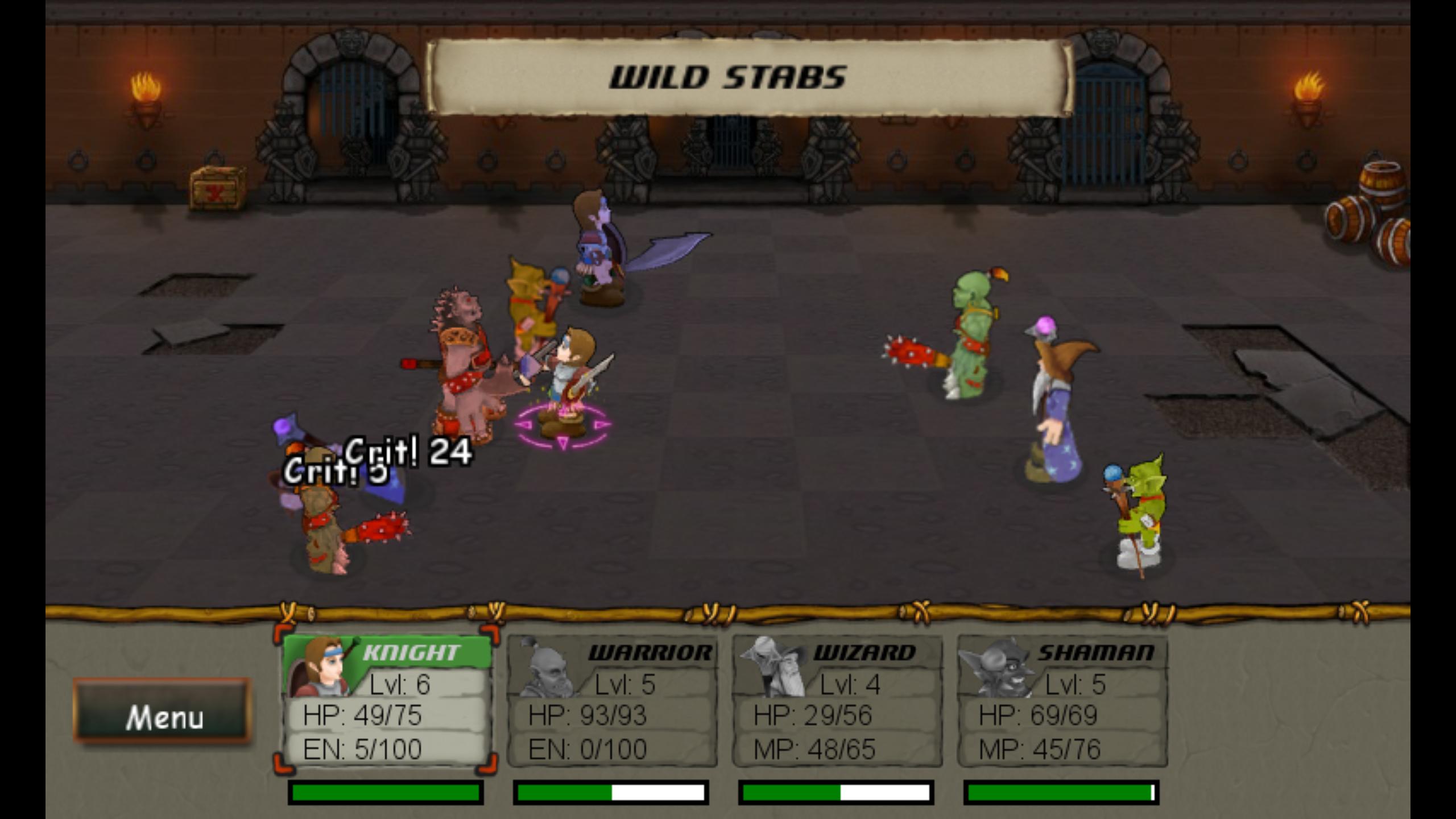Select the Knight party panel
This screenshot has height=819, width=1456.
click(x=386, y=701)
